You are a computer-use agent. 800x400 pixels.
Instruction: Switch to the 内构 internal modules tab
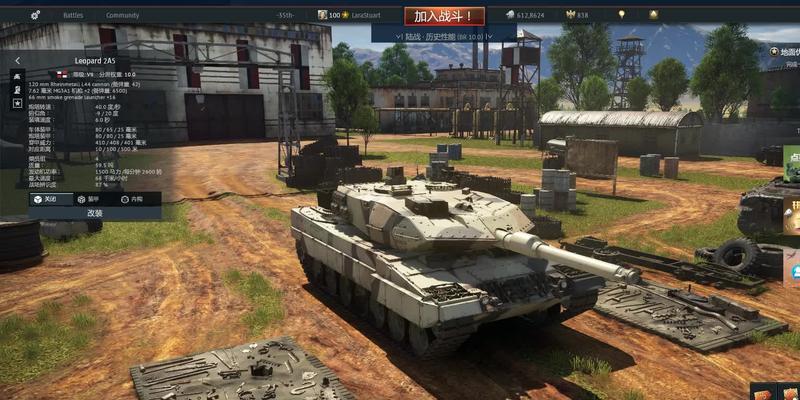[131, 199]
